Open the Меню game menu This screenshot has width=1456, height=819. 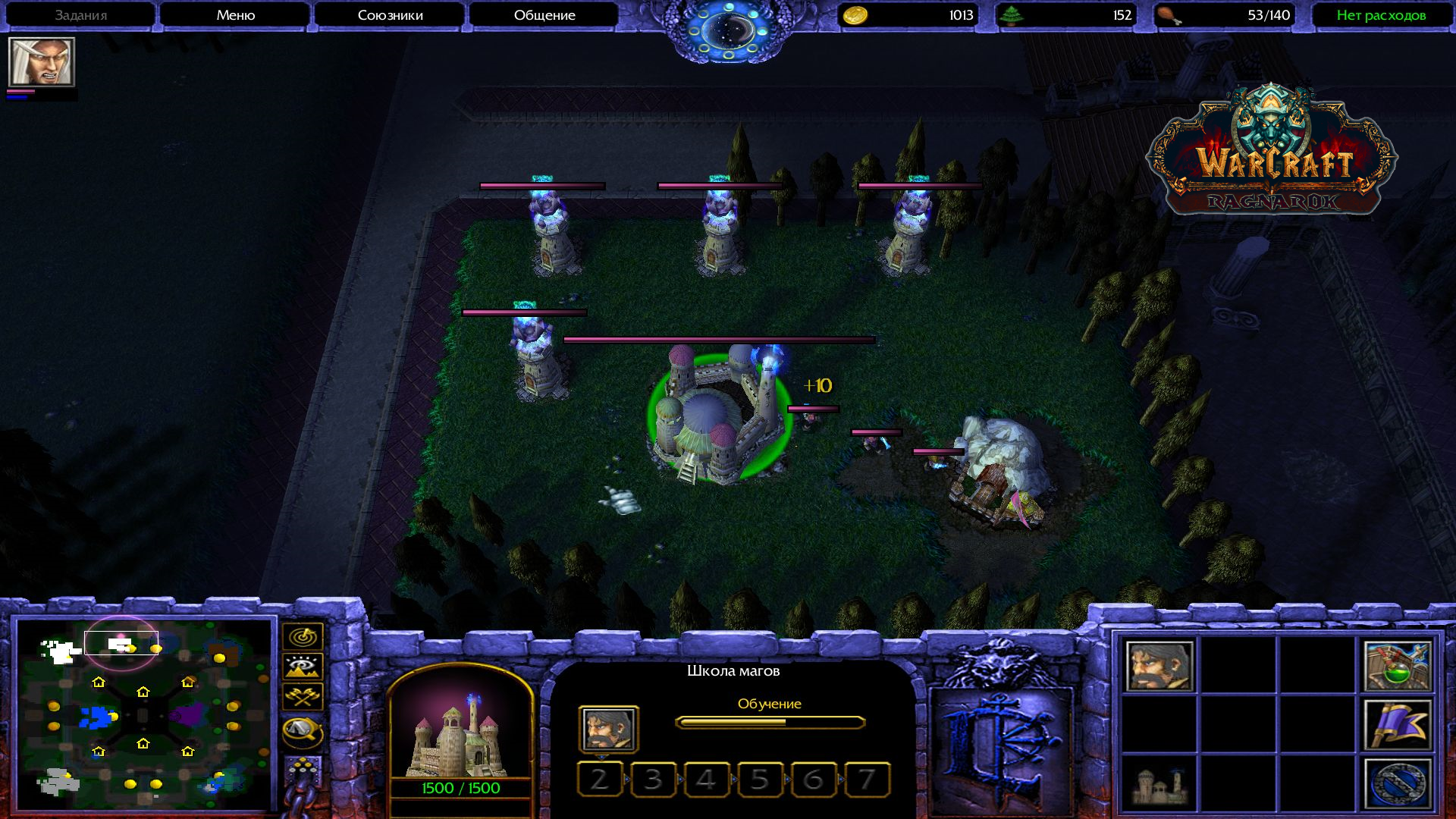coord(235,15)
